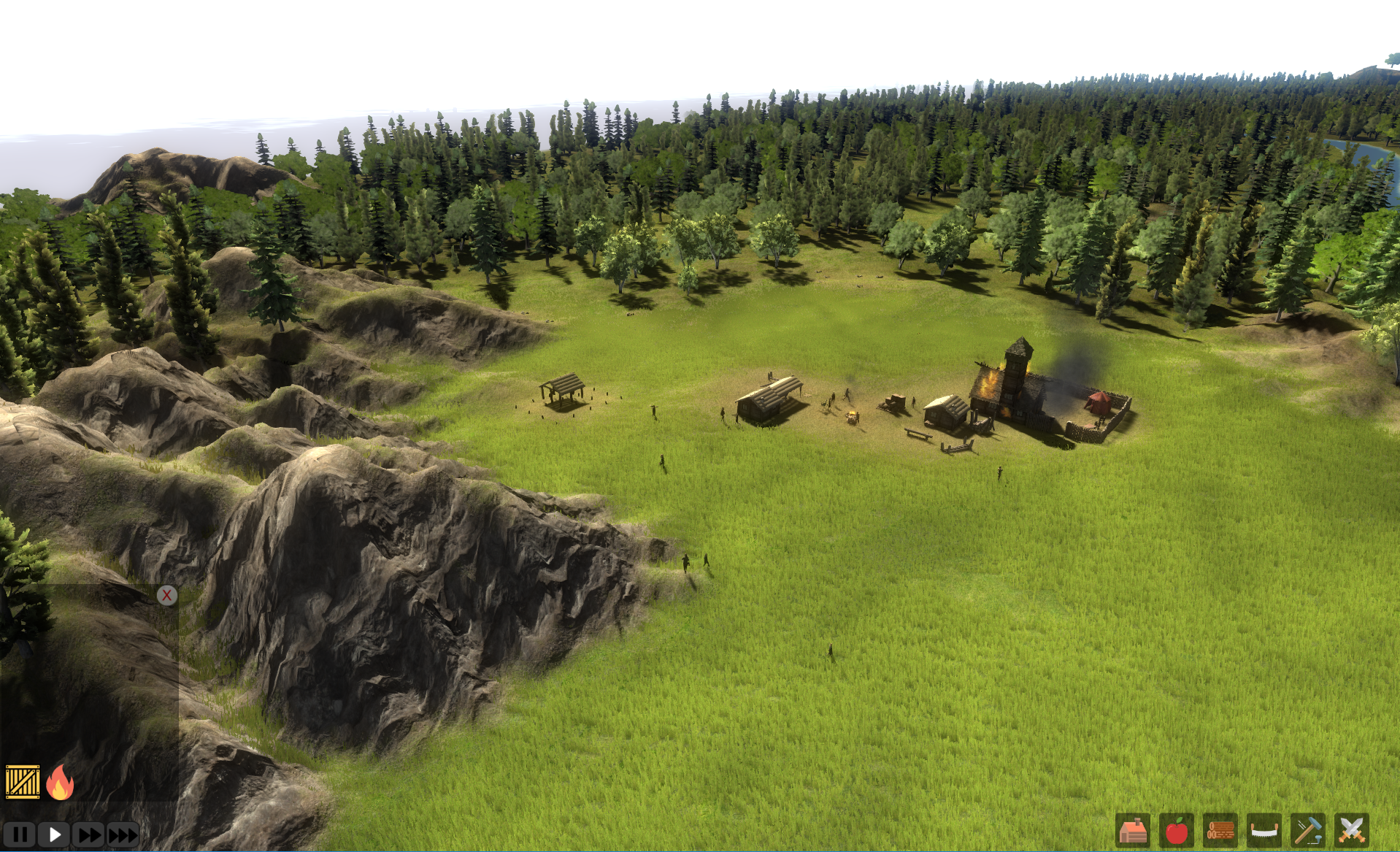Switch to double fast-forward speed
1400x852 pixels.
[89, 834]
